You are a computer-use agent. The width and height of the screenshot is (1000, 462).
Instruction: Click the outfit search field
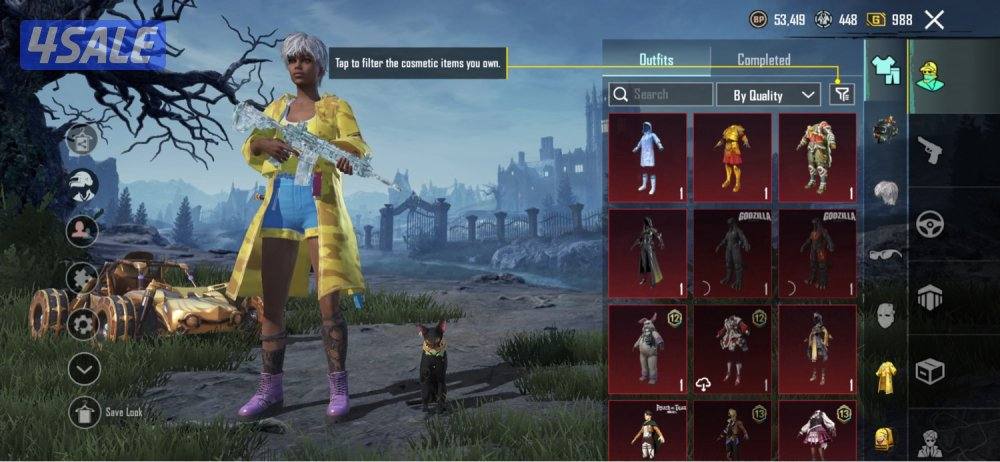[661, 95]
